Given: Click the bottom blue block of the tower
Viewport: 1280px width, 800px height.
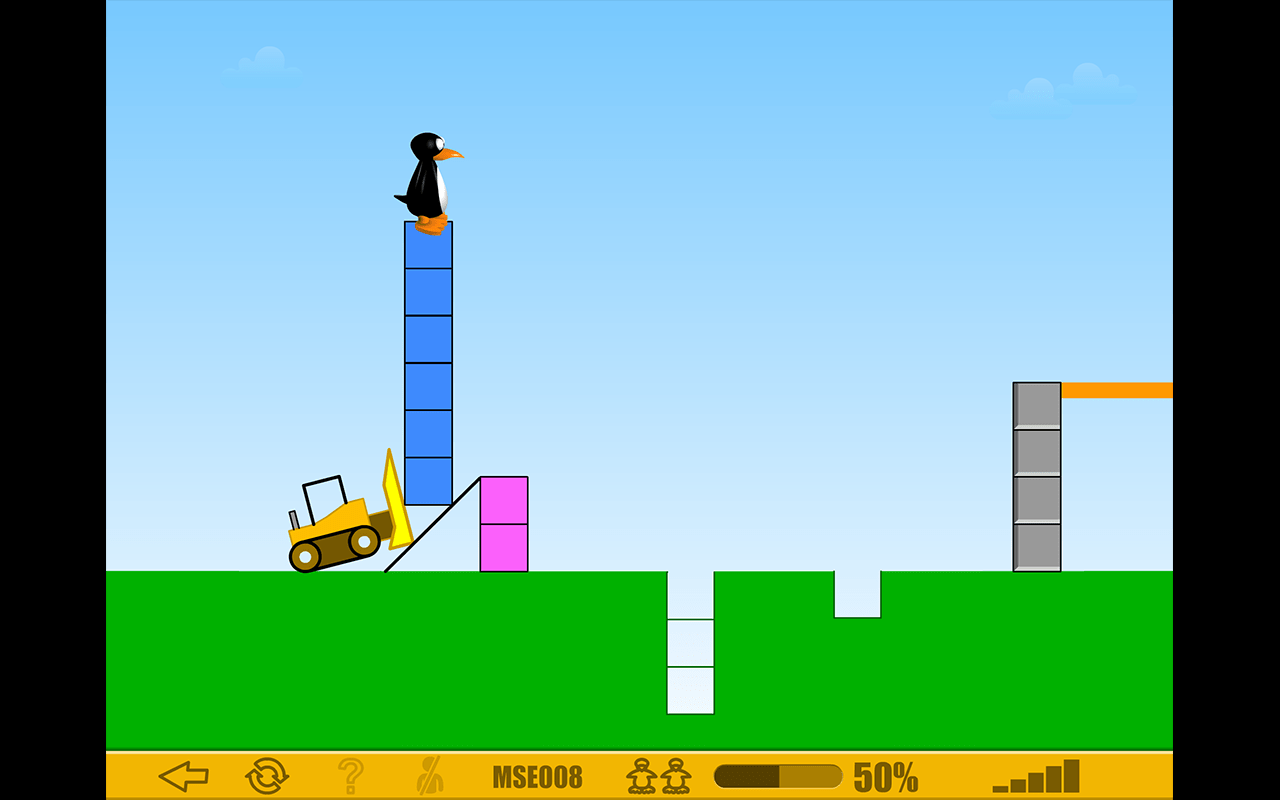Looking at the screenshot, I should pos(428,480).
